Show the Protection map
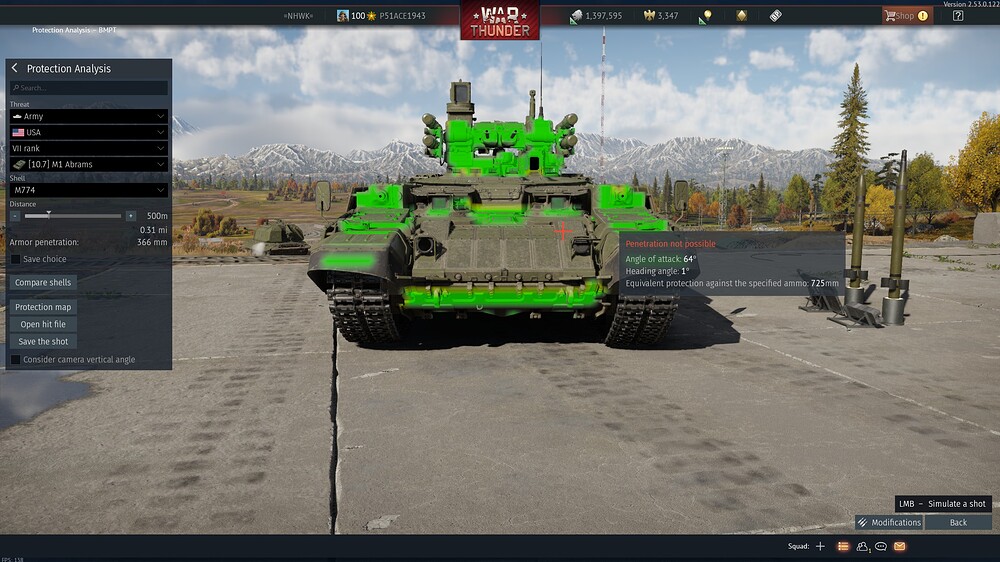The width and height of the screenshot is (1000, 562). (43, 307)
